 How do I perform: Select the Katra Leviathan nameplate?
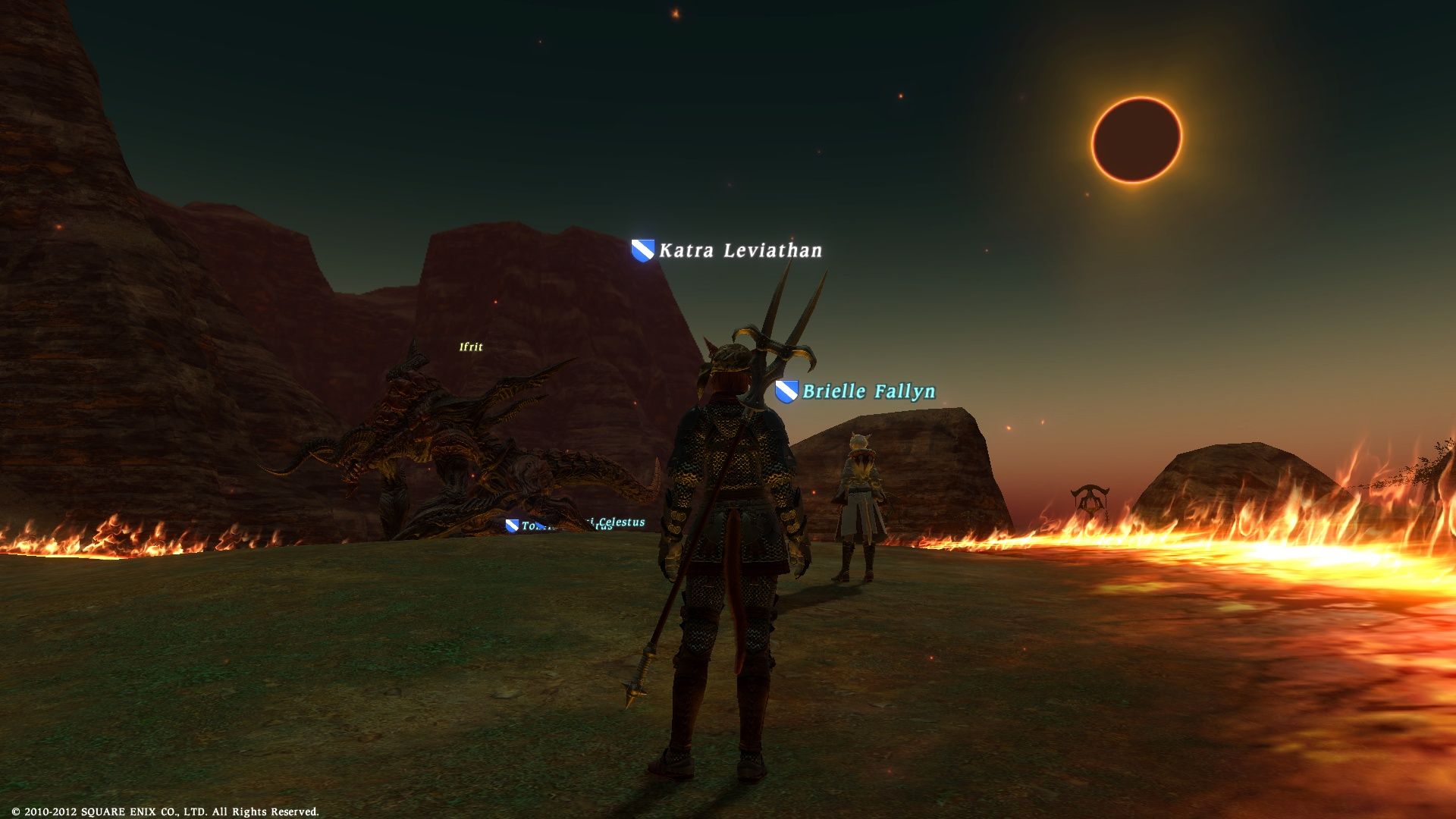coord(739,250)
